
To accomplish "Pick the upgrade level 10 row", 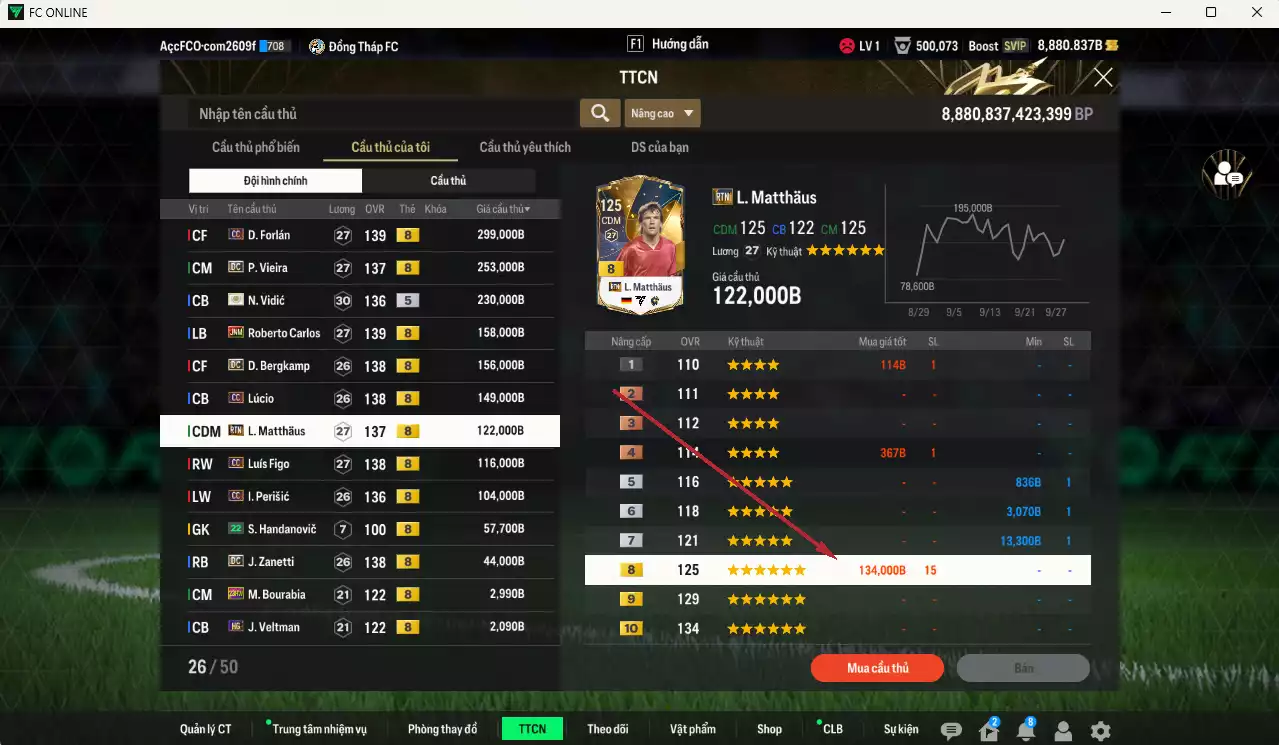I will tap(837, 629).
